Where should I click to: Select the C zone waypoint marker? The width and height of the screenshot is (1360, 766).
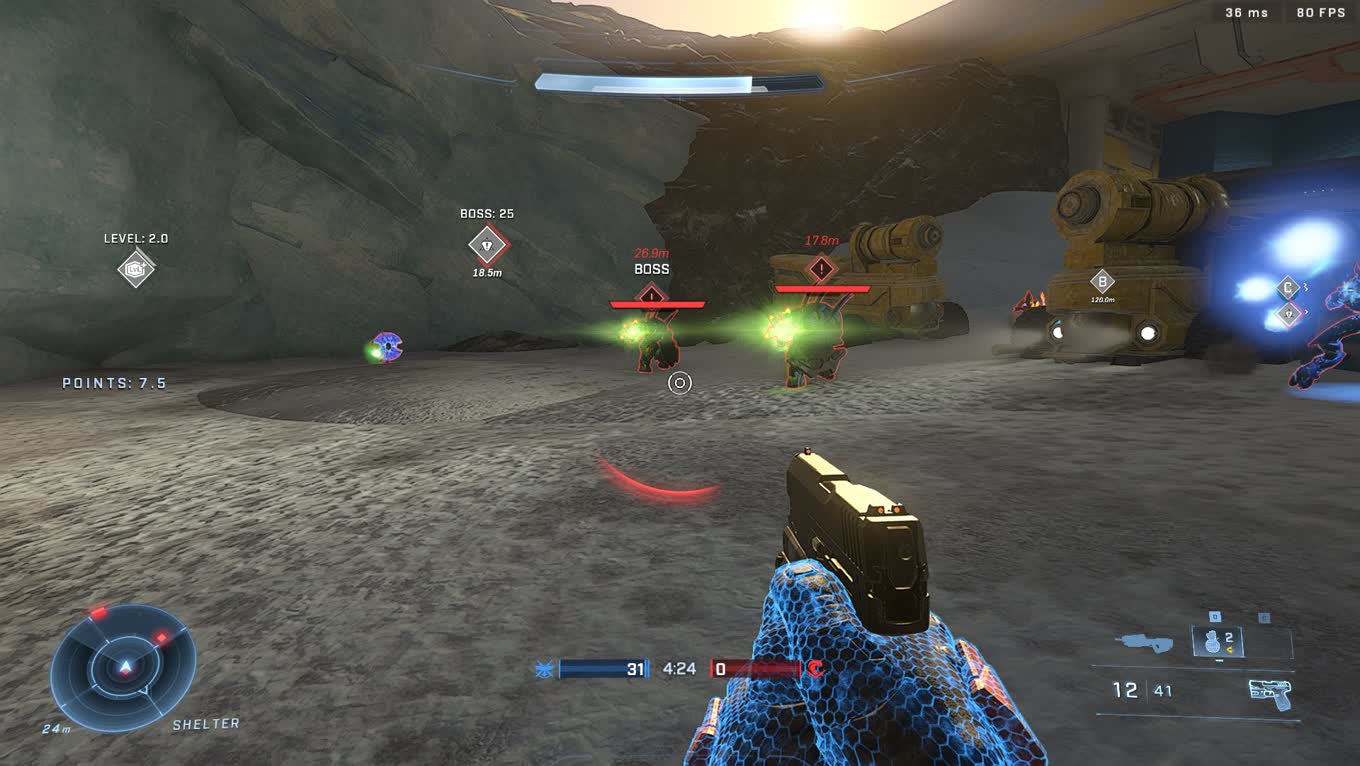click(1289, 289)
